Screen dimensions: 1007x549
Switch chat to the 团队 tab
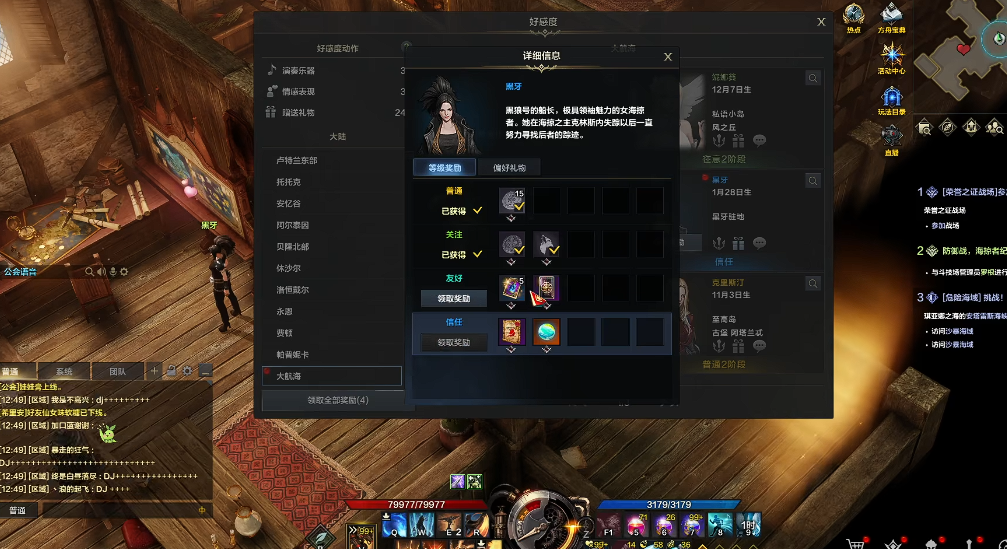point(117,371)
